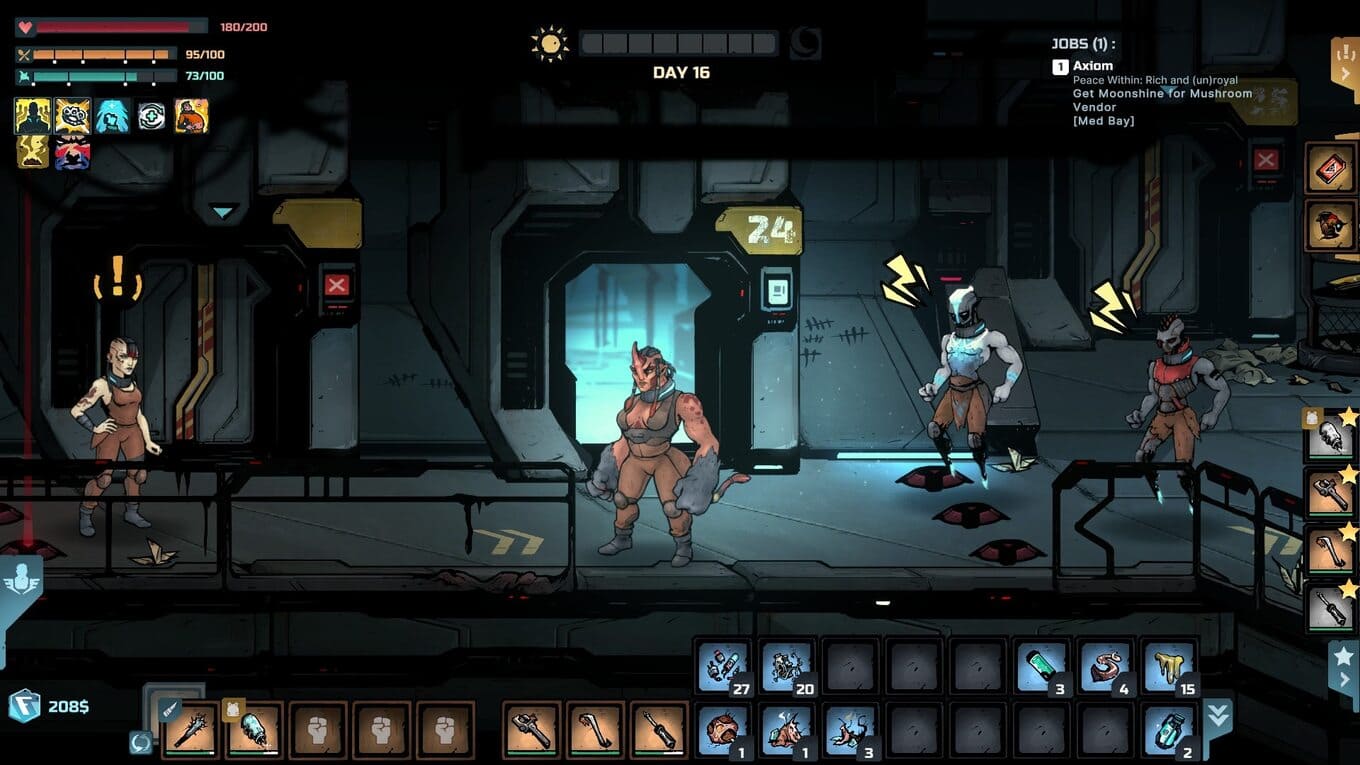
Task: Click the red tentacle item slot
Action: [1105, 667]
